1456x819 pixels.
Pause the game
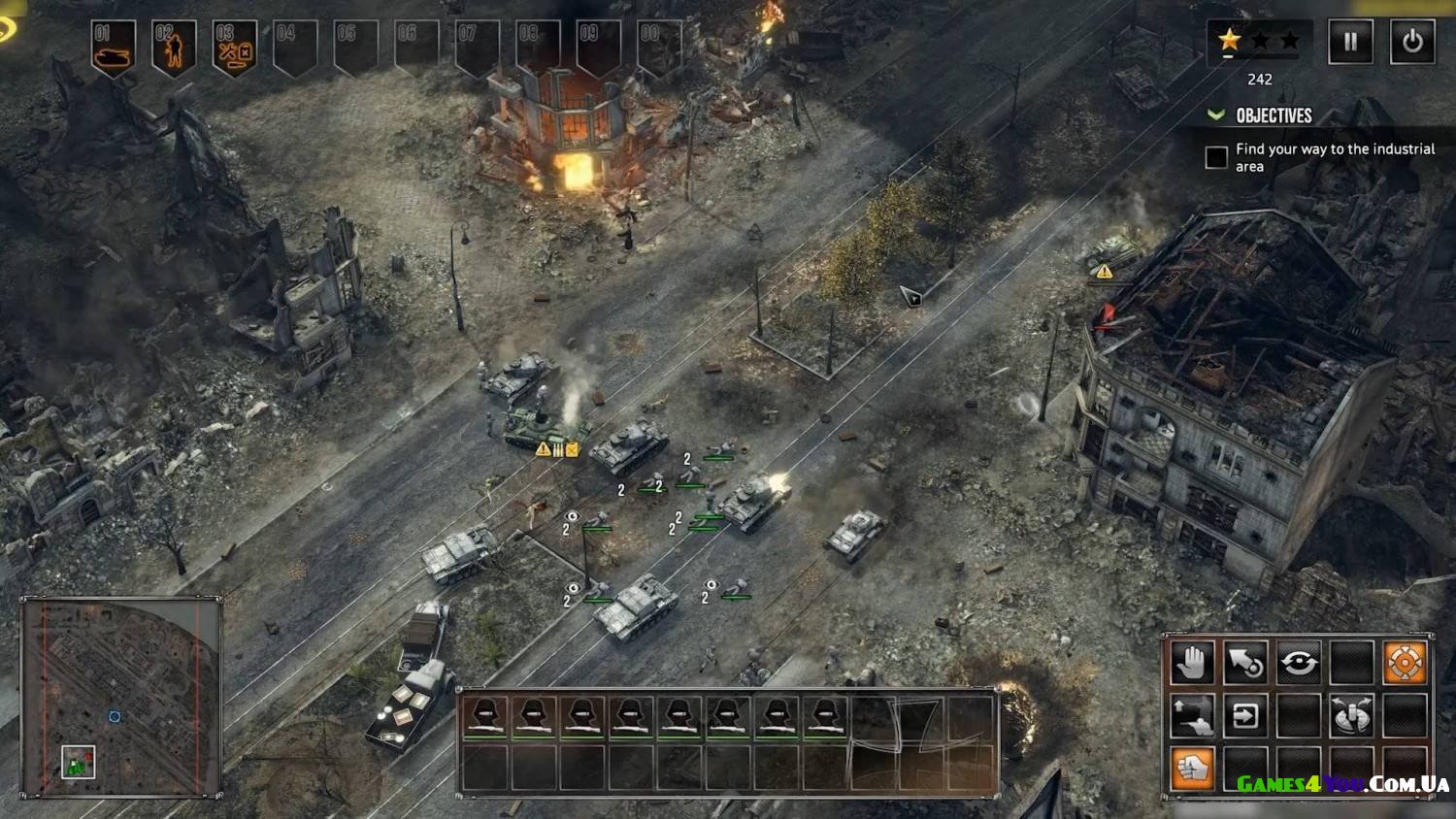[1350, 42]
